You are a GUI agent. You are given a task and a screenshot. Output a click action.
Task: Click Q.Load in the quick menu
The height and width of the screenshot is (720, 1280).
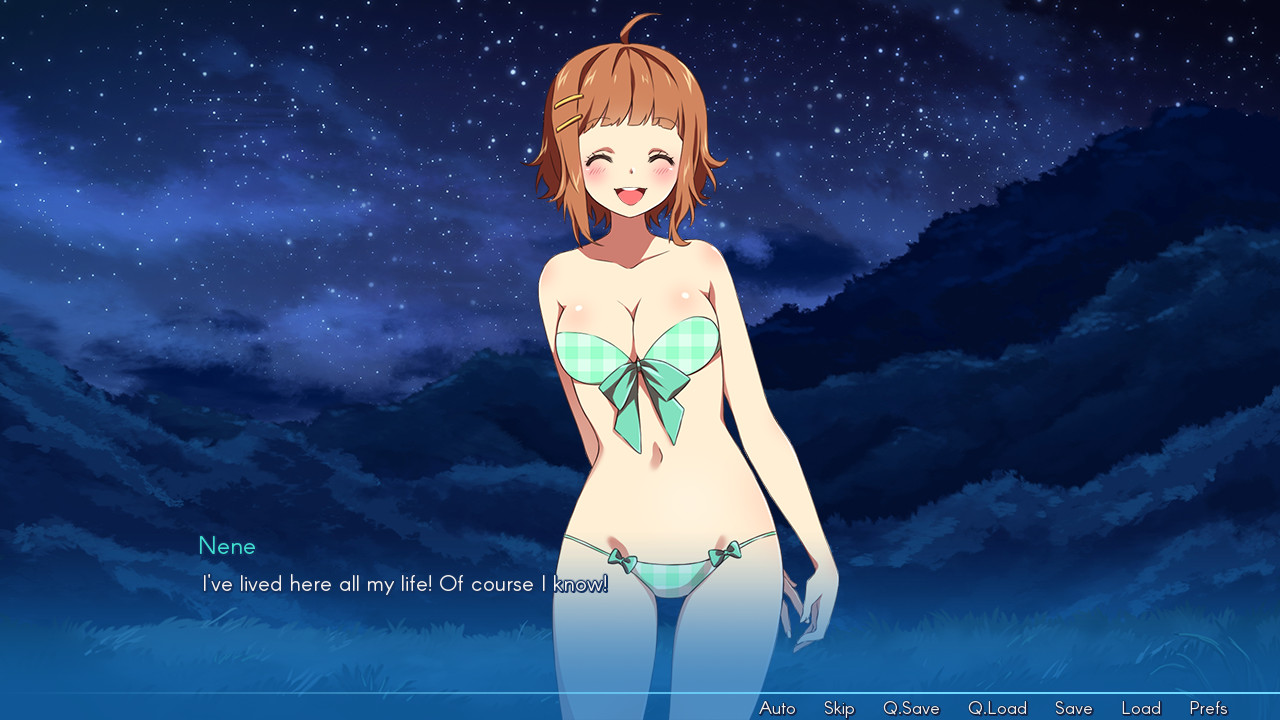click(996, 707)
